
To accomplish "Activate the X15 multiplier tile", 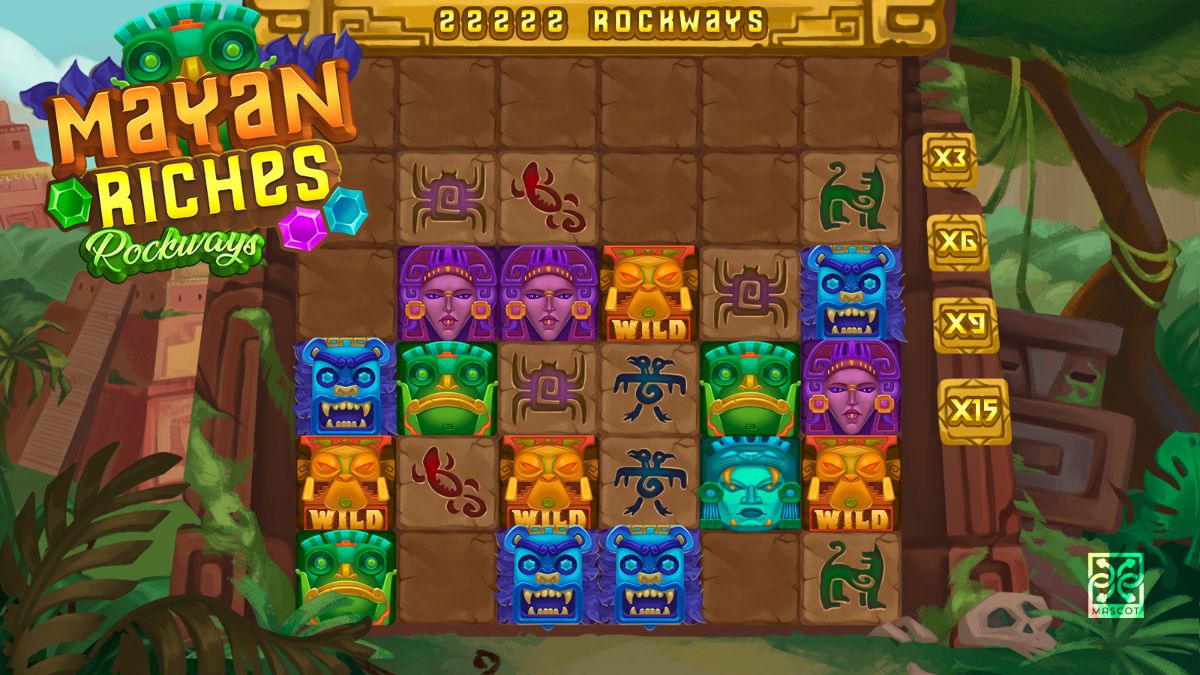I will pyautogui.click(x=974, y=411).
